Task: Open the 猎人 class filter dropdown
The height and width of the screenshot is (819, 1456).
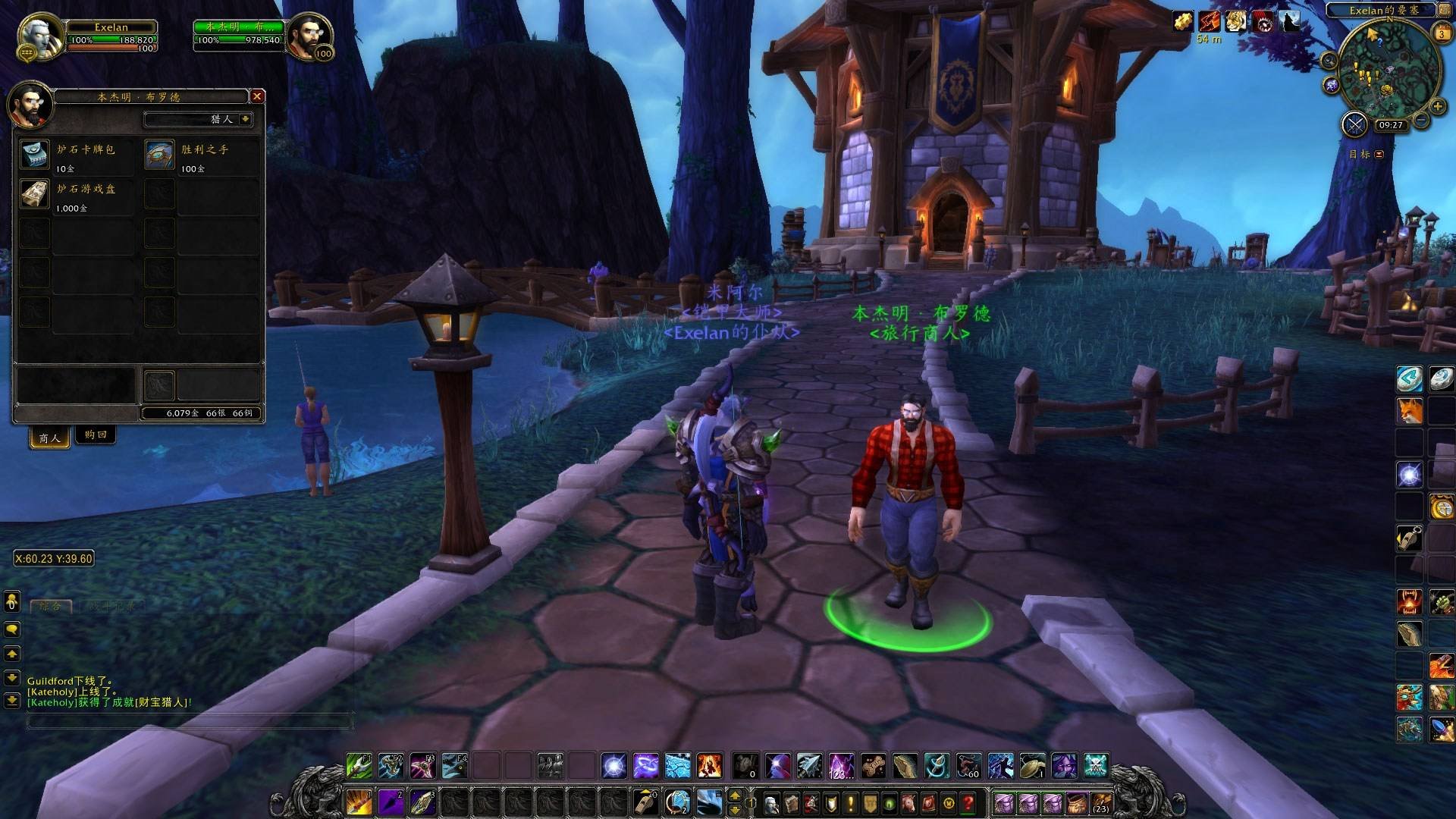Action: (x=245, y=119)
